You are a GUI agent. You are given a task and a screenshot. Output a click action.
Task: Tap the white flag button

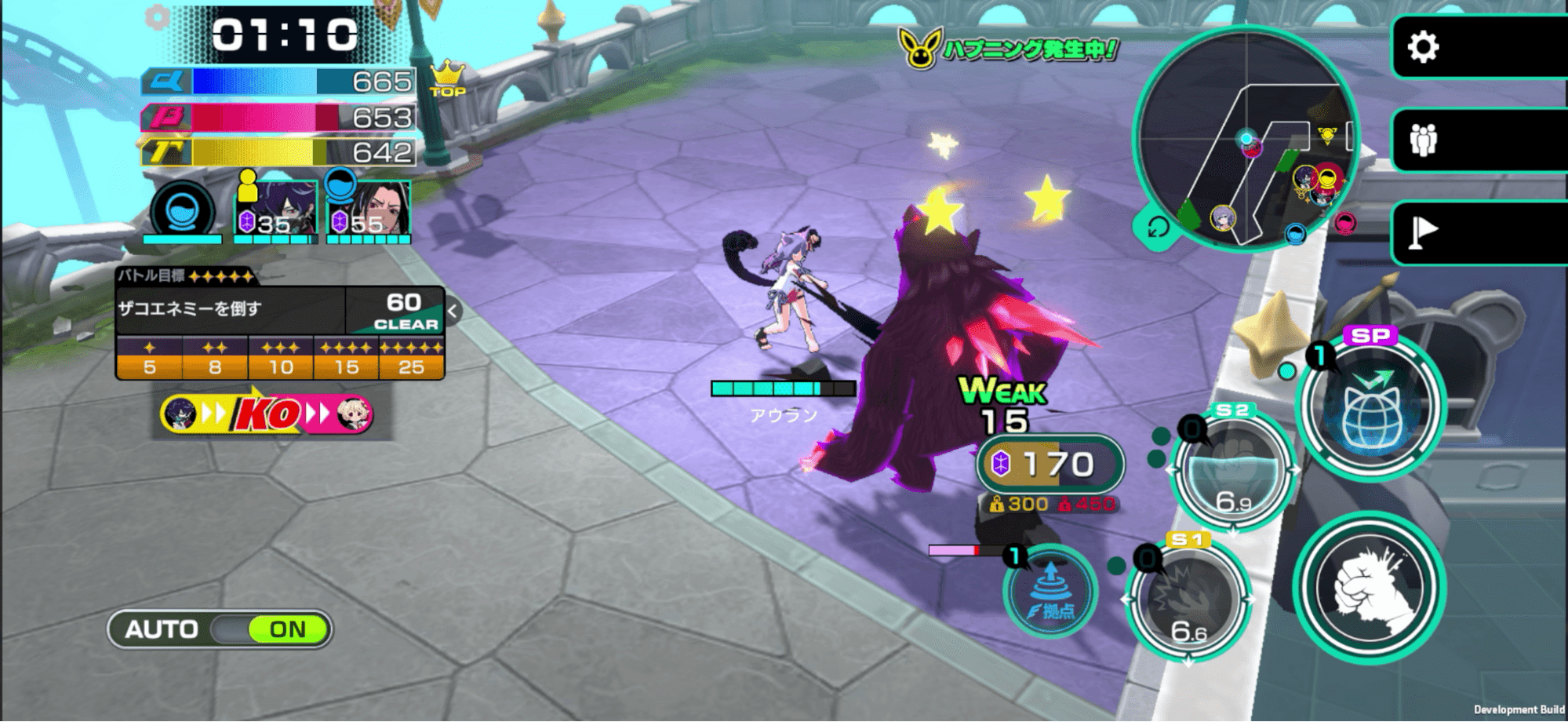[x=1423, y=232]
